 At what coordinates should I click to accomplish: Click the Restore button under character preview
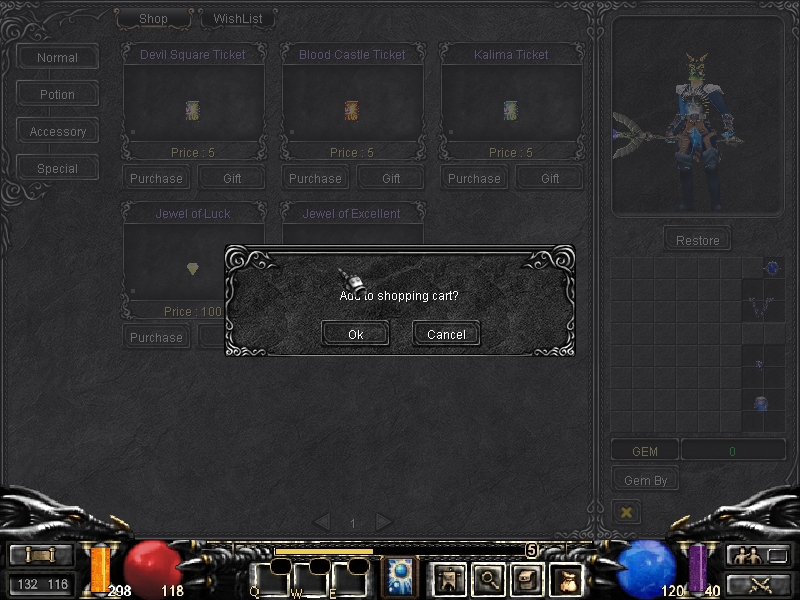tap(697, 240)
